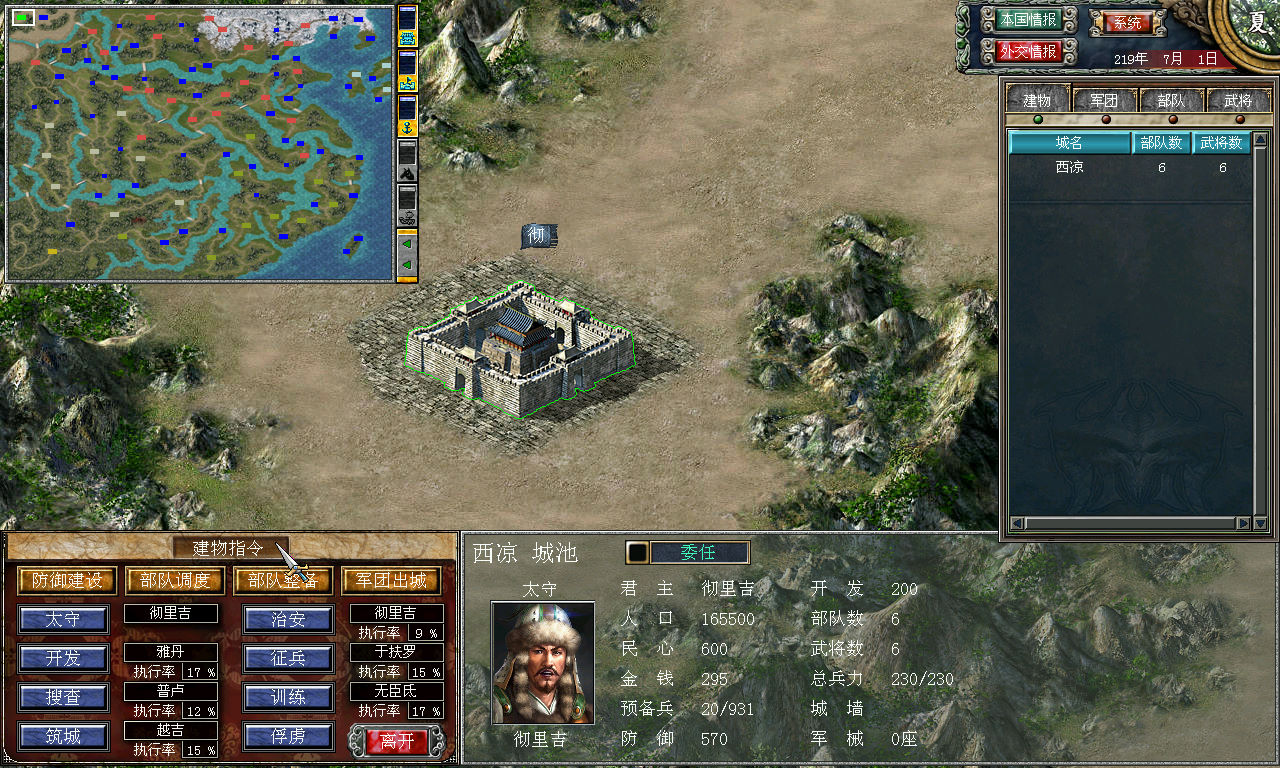This screenshot has height=768, width=1280.
Task: Select the 开发 development command
Action: [63, 658]
